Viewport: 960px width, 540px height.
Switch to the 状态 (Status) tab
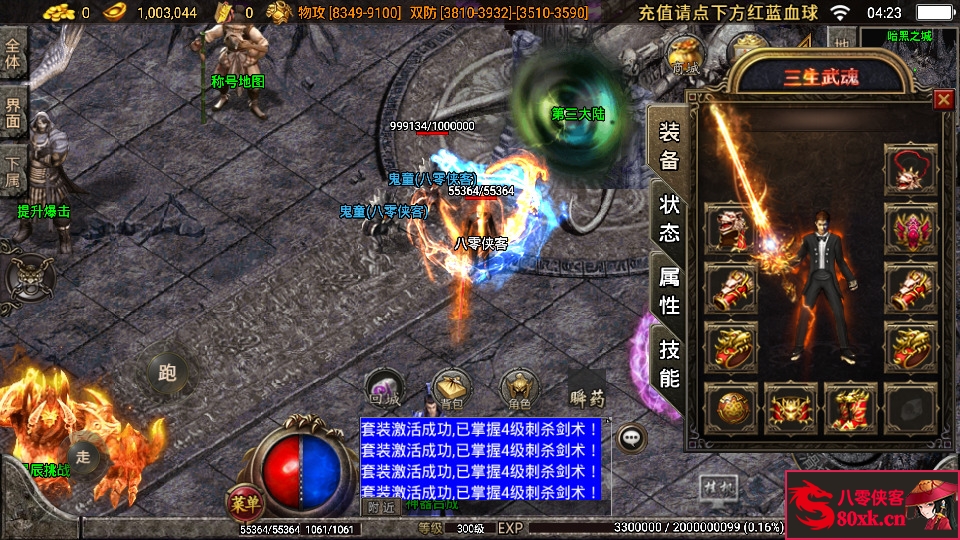669,218
